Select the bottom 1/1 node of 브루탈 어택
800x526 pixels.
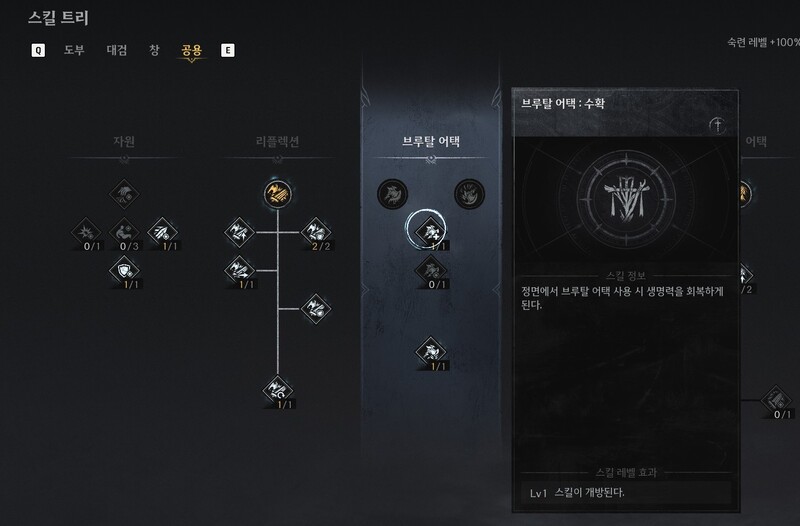[428, 351]
